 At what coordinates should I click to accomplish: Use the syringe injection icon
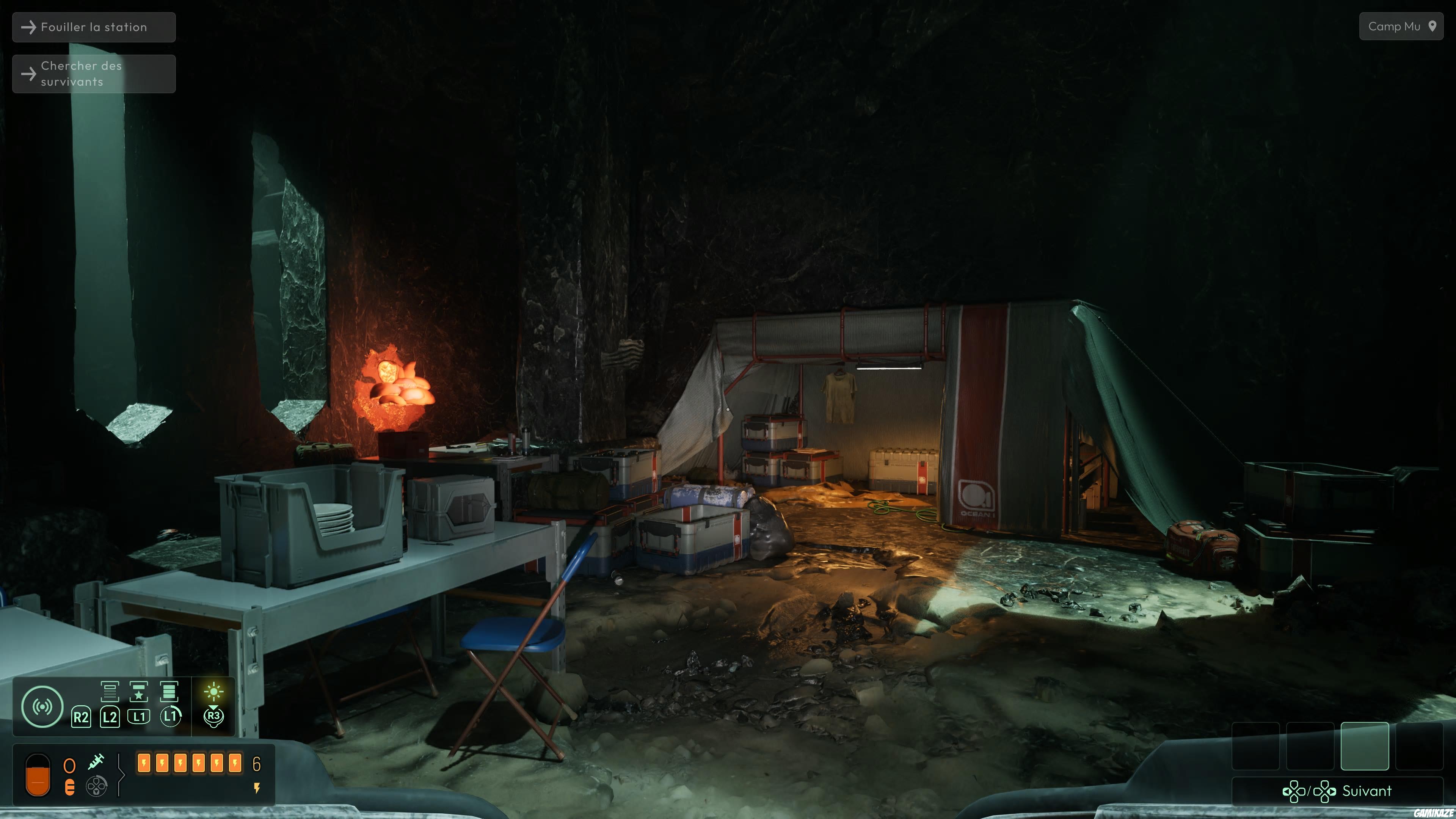tap(96, 762)
